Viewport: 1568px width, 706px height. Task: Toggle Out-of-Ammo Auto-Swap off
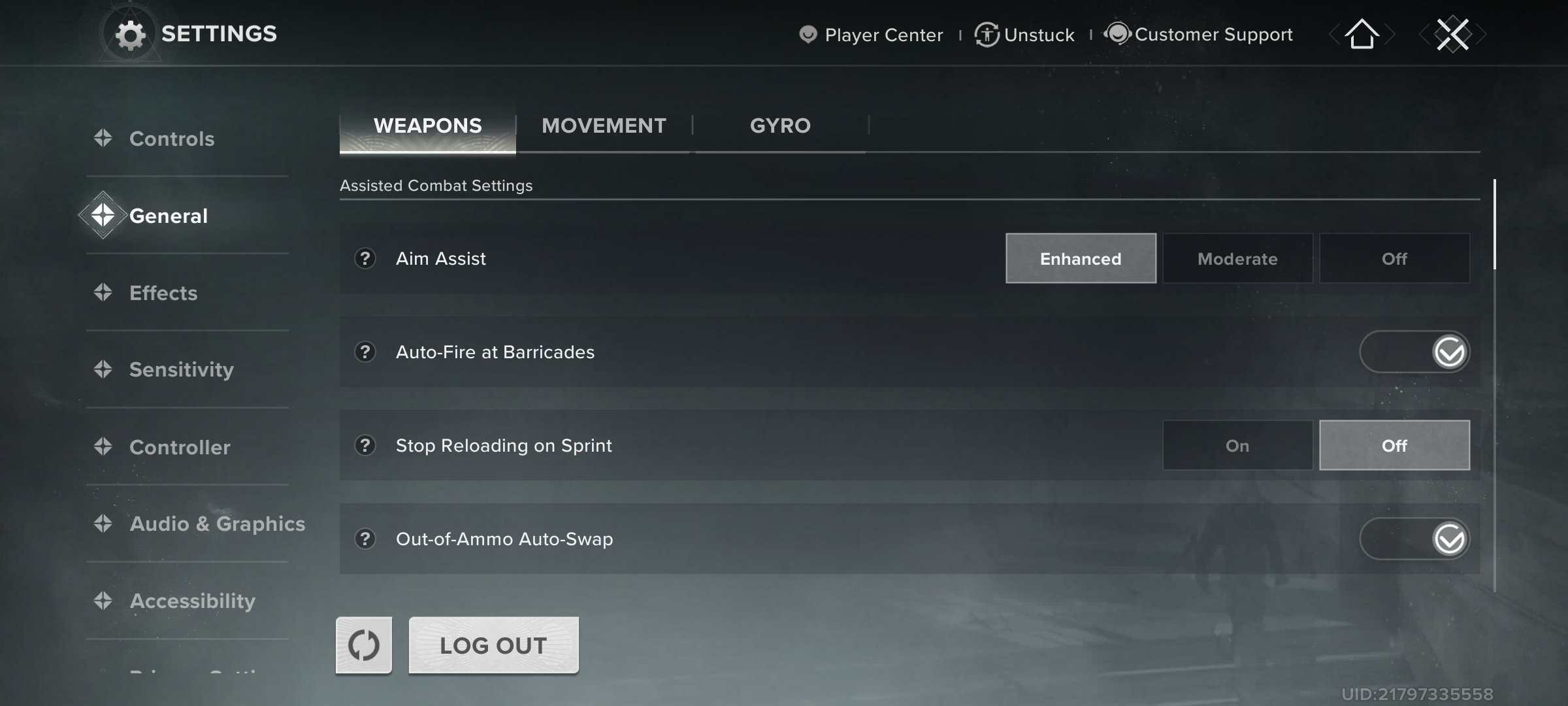pos(1414,539)
